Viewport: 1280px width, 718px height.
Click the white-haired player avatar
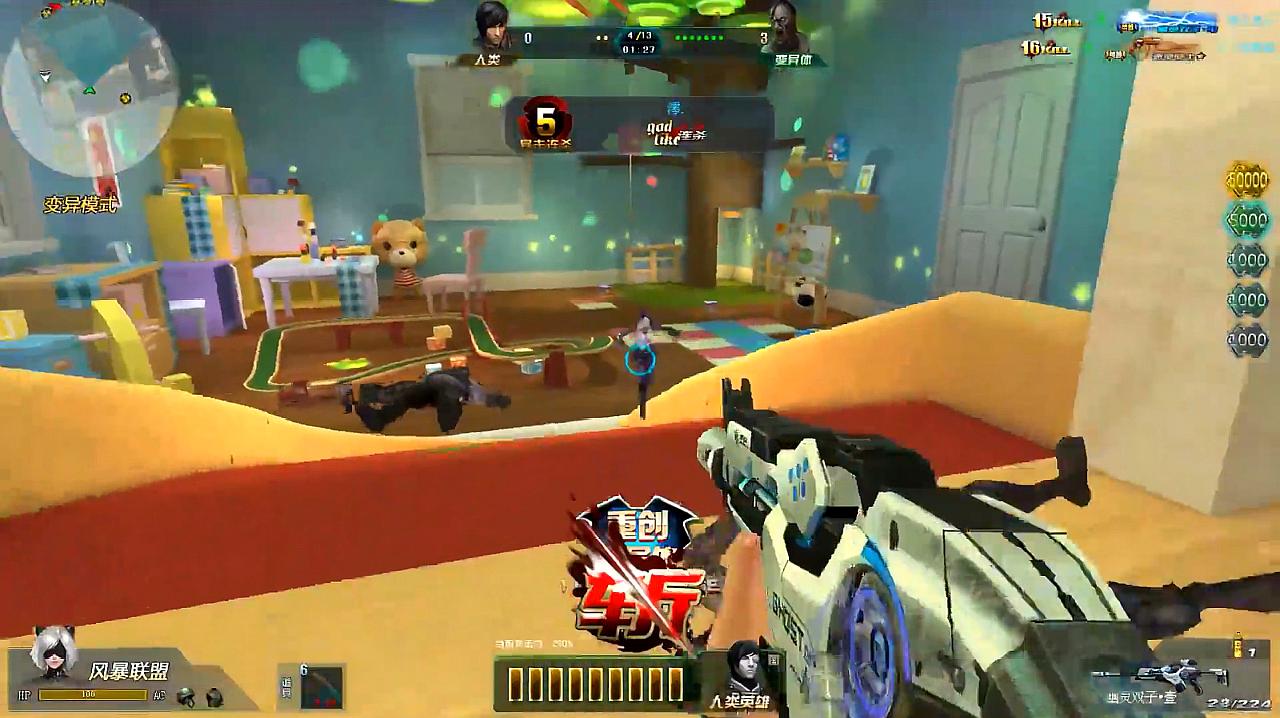[48, 656]
